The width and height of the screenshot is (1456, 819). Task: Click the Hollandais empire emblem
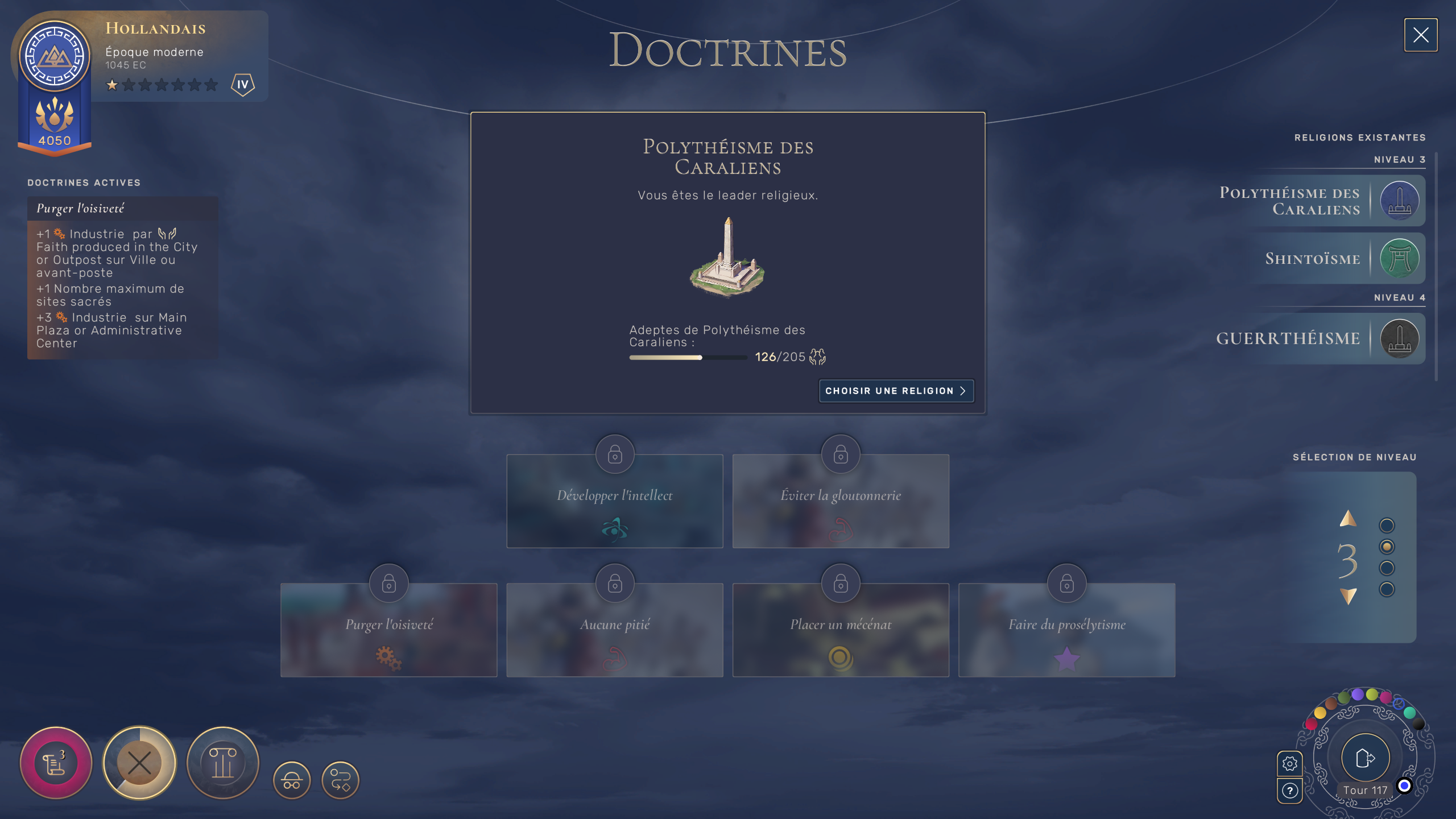pos(55,56)
